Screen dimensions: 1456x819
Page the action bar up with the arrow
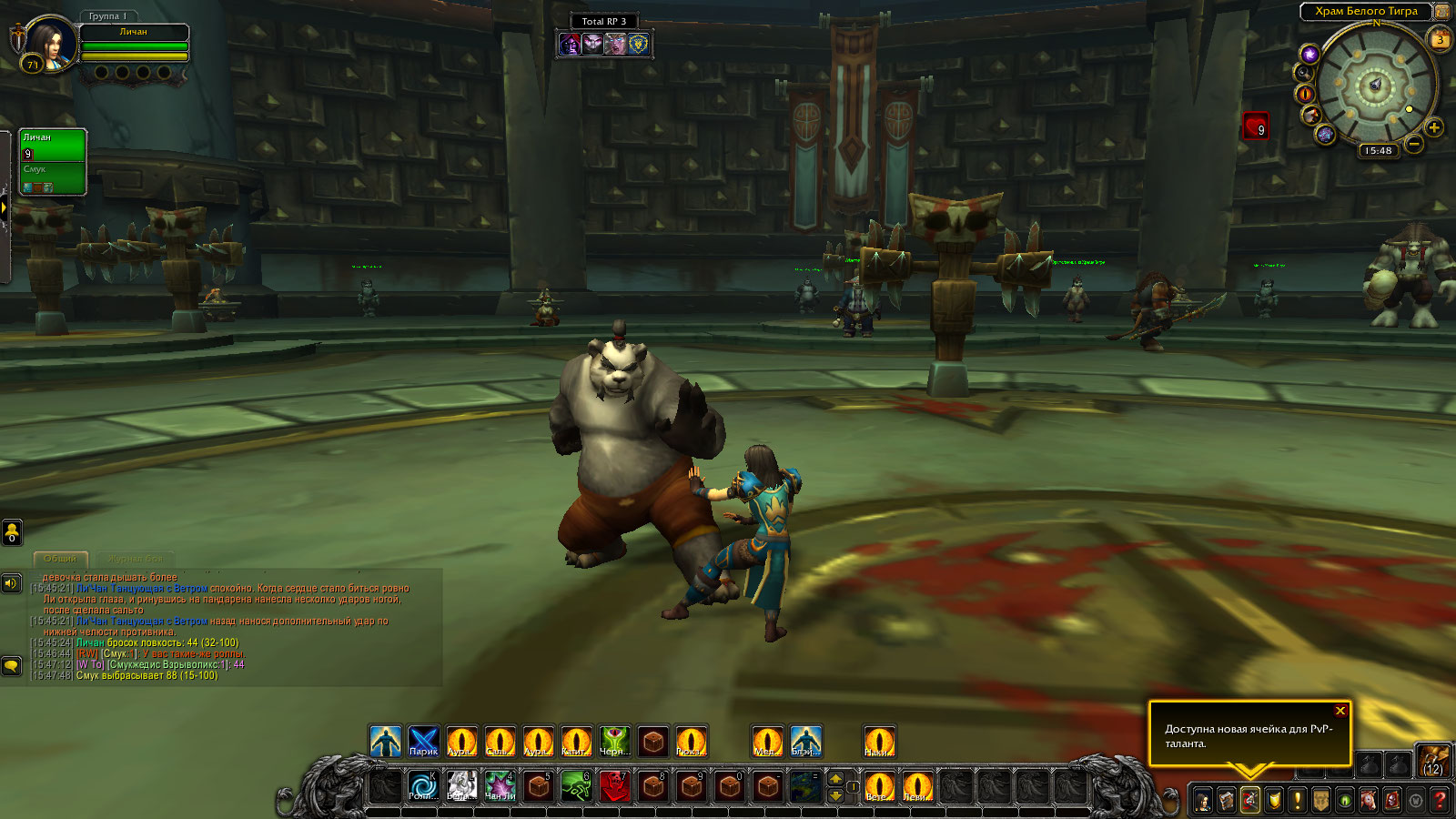[x=835, y=779]
